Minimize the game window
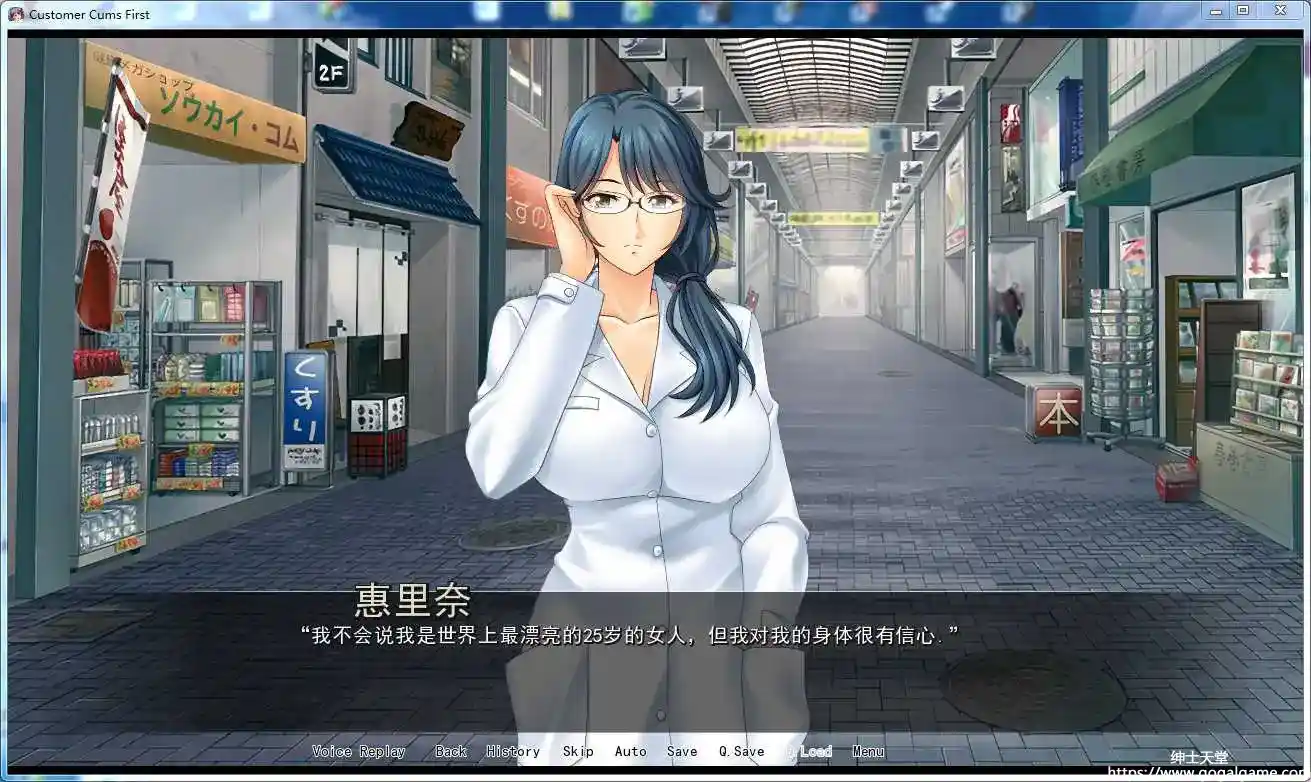Screen dimensions: 1311x782 (x=1215, y=10)
